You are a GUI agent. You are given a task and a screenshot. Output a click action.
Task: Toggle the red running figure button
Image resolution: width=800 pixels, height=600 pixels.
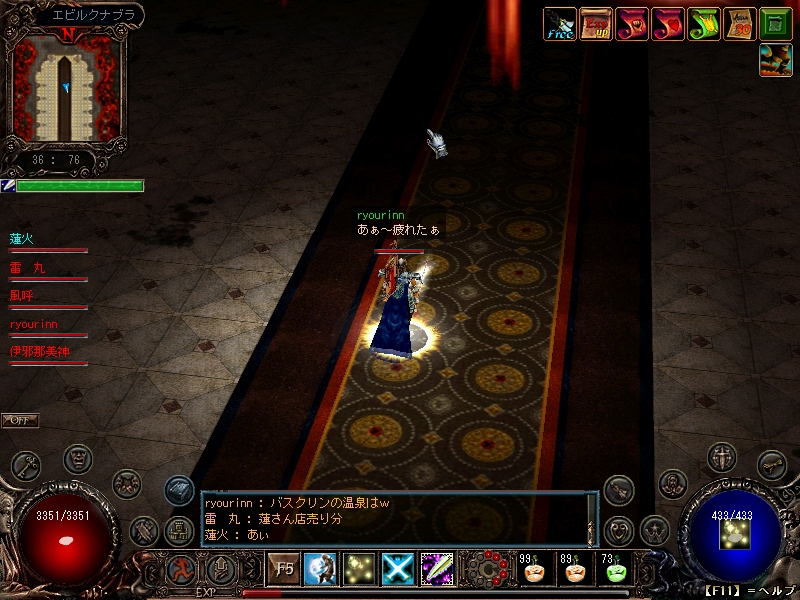(181, 569)
